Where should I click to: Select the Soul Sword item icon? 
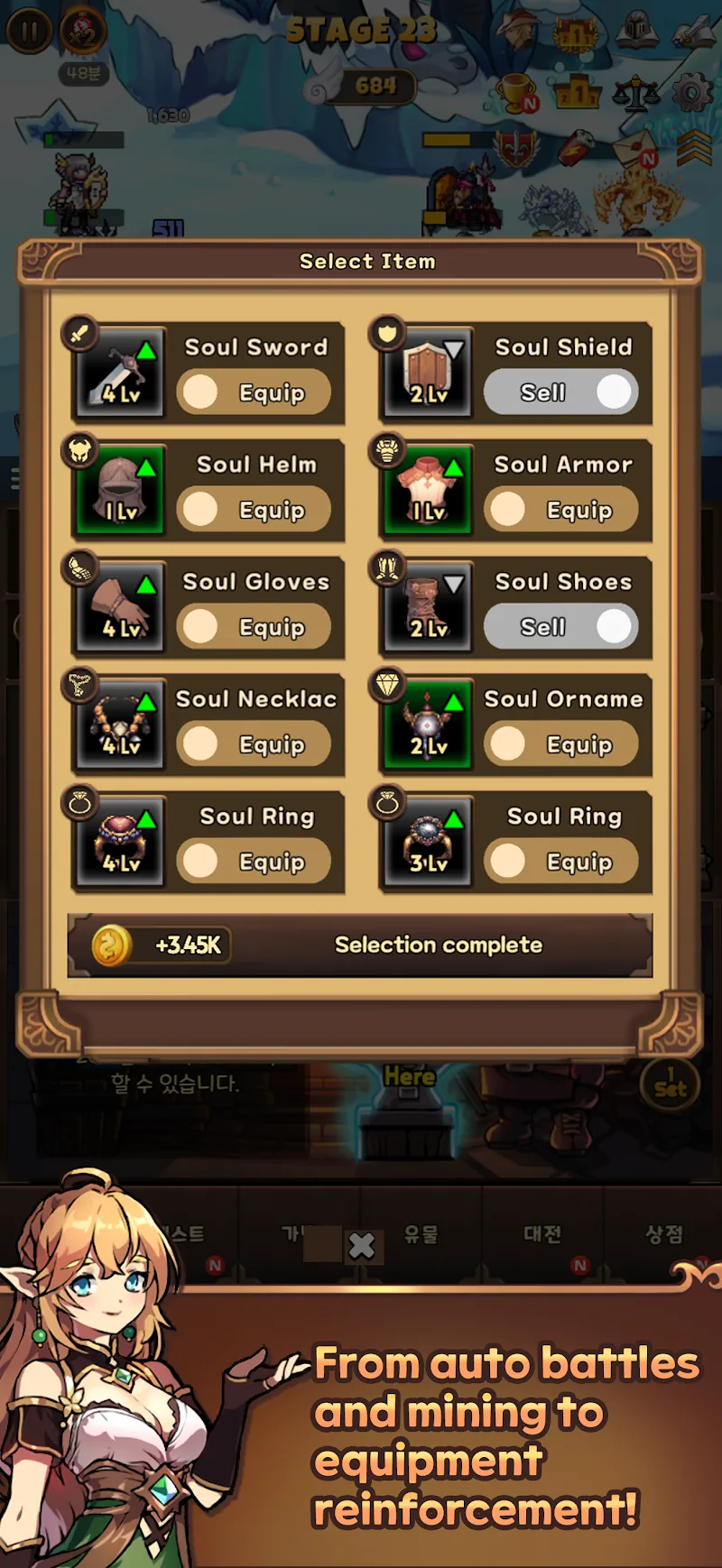(x=121, y=372)
